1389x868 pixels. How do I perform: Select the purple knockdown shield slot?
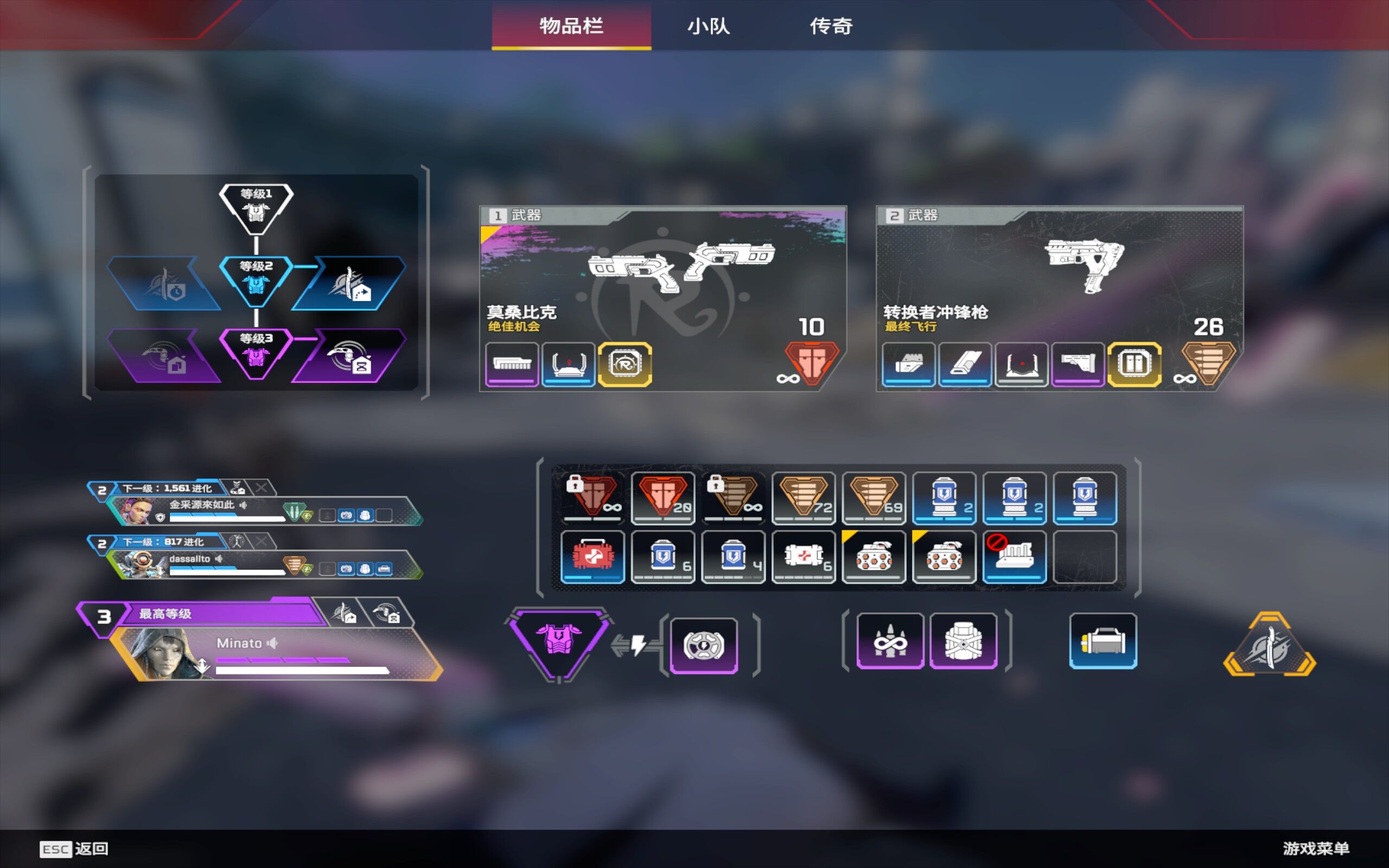coord(704,644)
